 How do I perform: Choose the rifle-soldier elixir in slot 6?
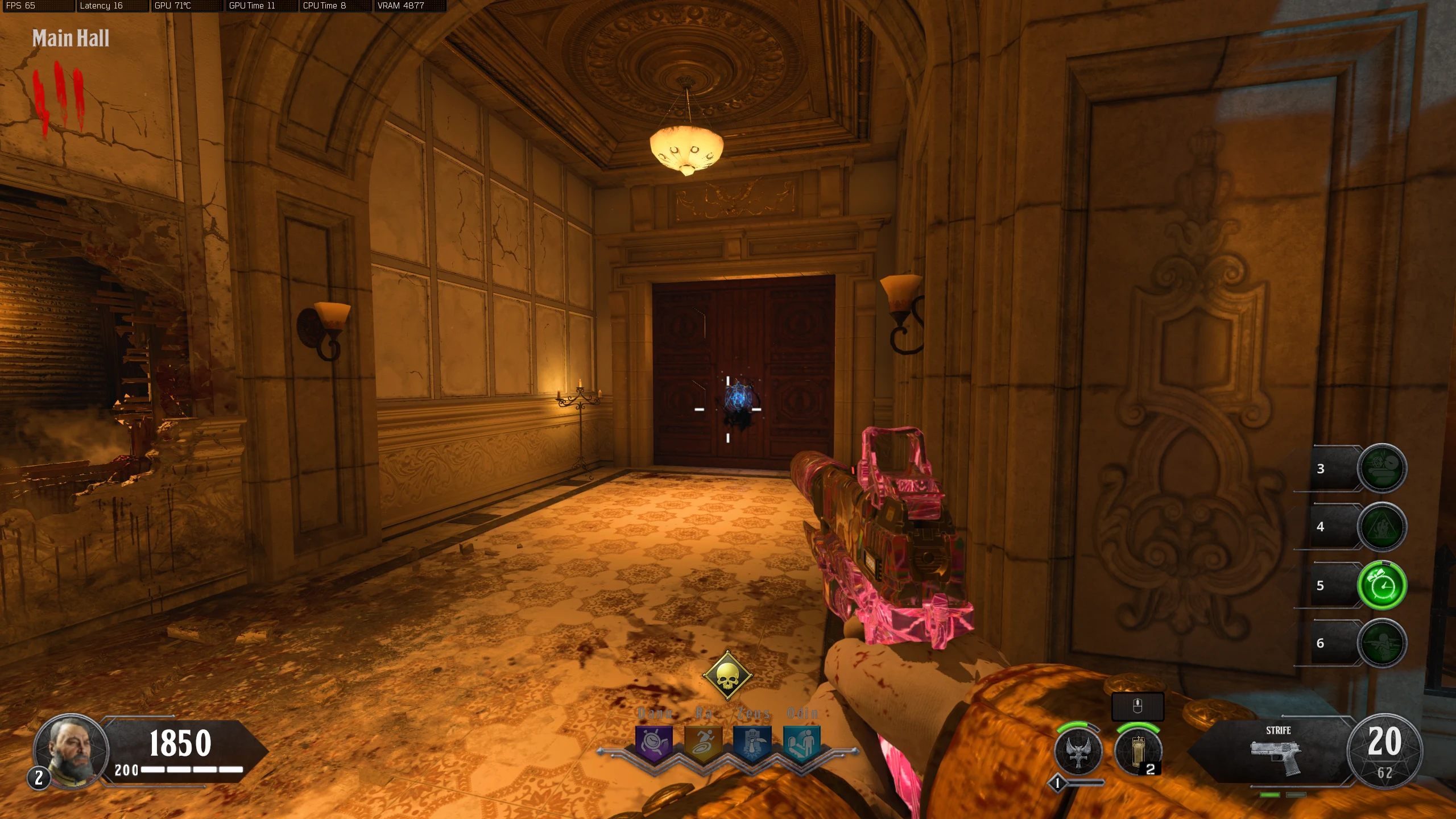(1381, 643)
